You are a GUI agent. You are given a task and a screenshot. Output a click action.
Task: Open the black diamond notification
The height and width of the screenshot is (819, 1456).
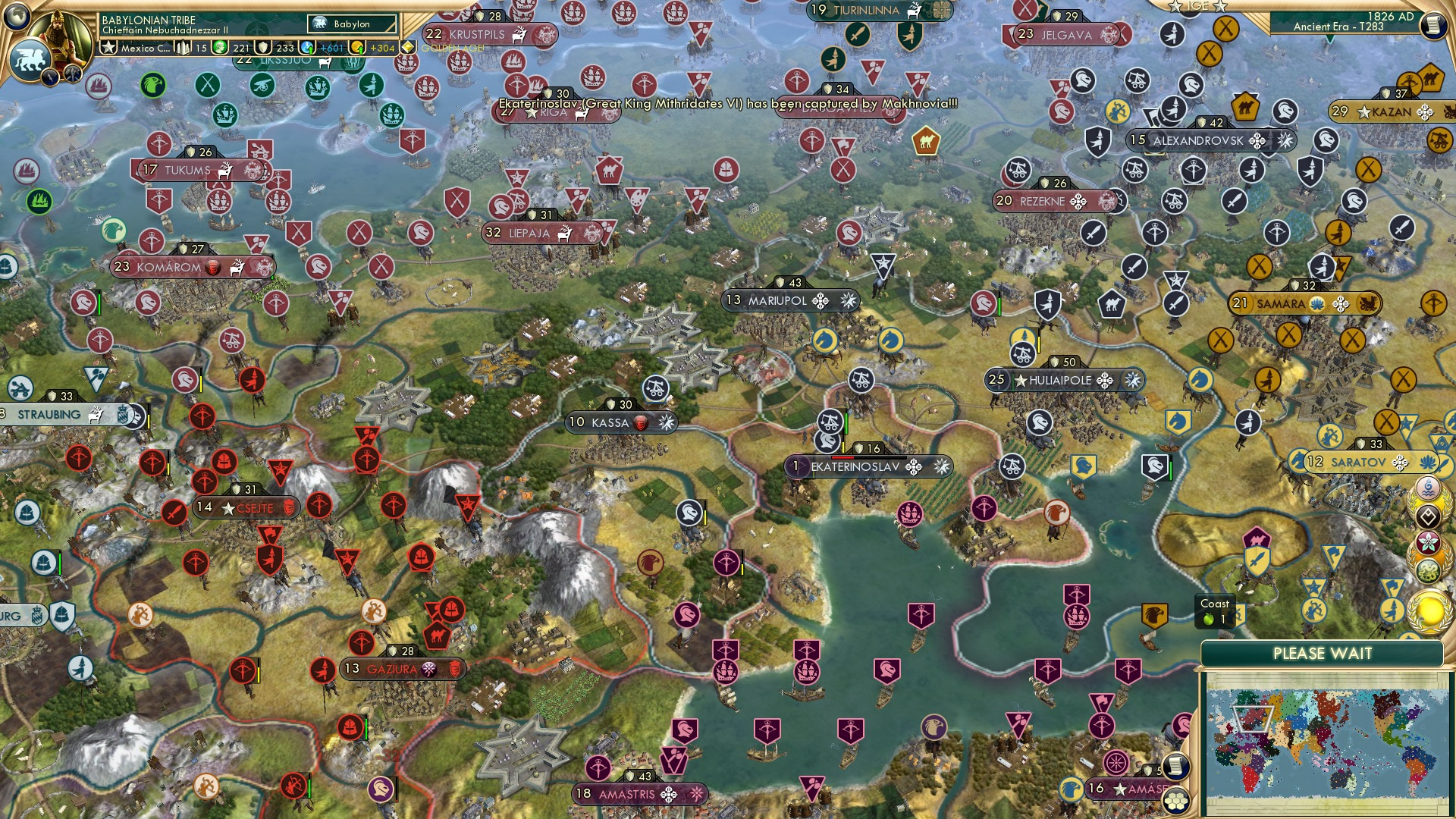click(1428, 517)
